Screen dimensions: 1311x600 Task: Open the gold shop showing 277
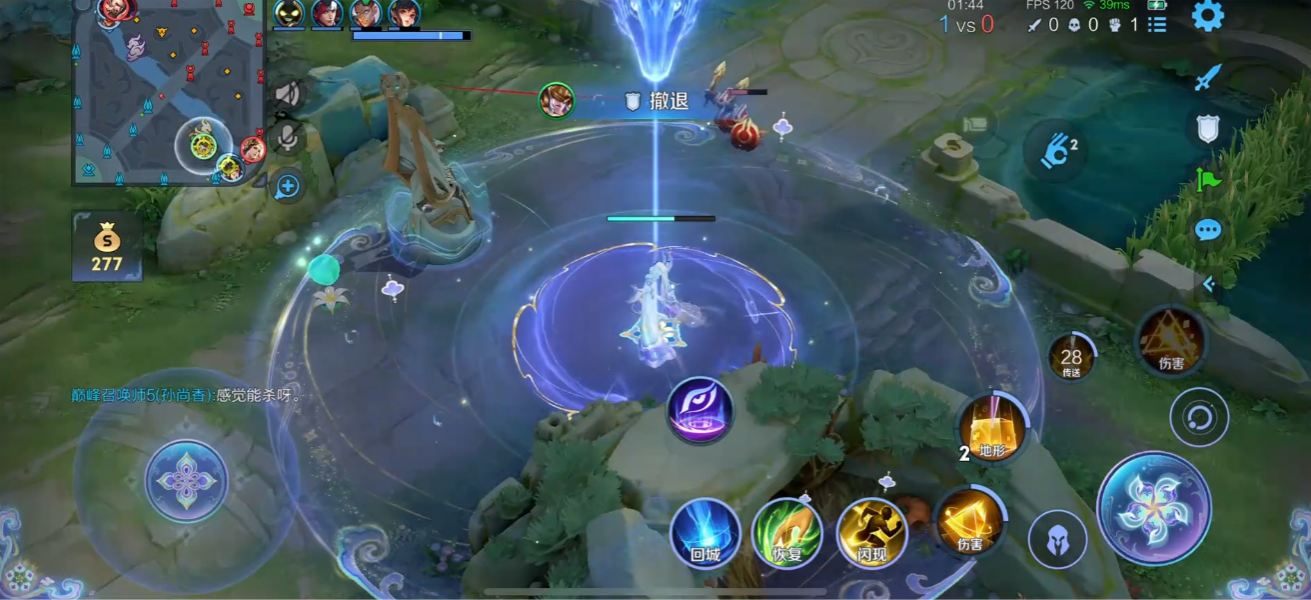point(106,246)
